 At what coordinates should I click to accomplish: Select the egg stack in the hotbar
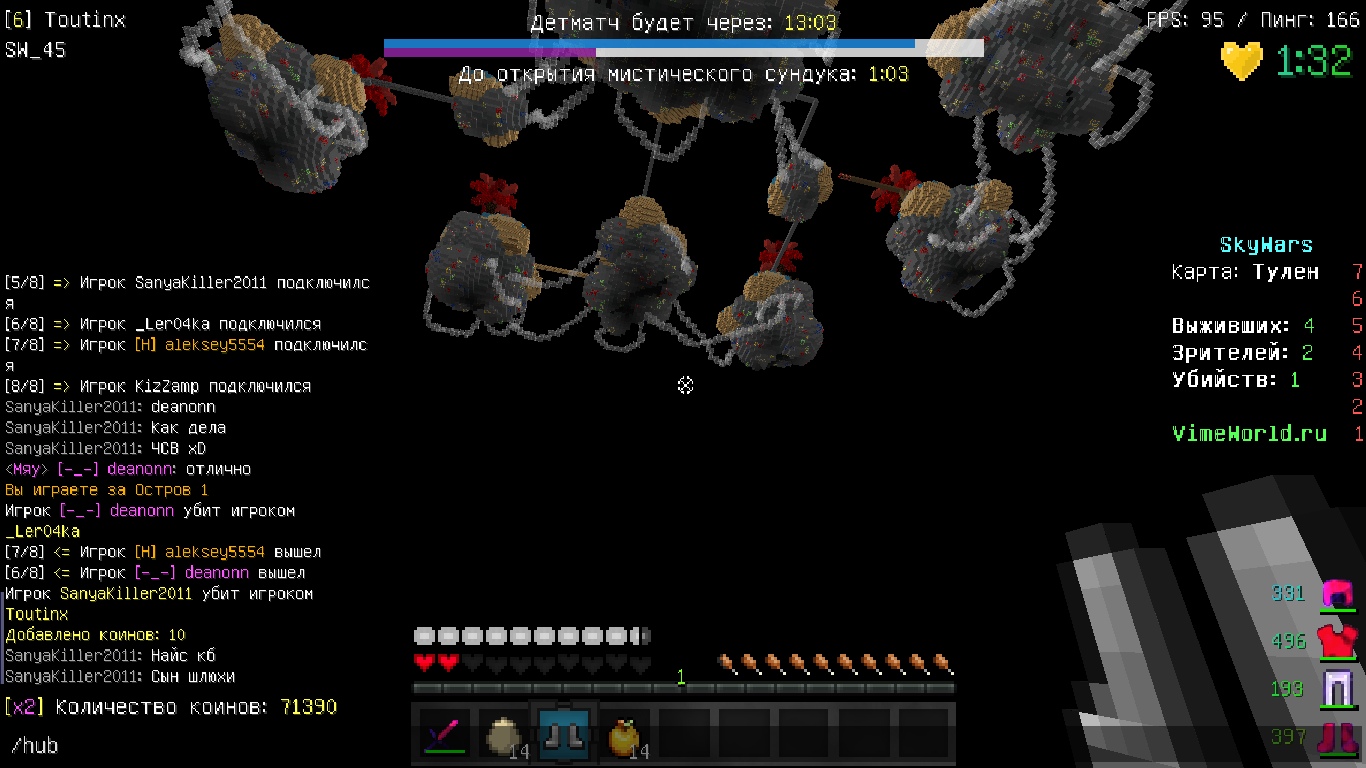[502, 736]
